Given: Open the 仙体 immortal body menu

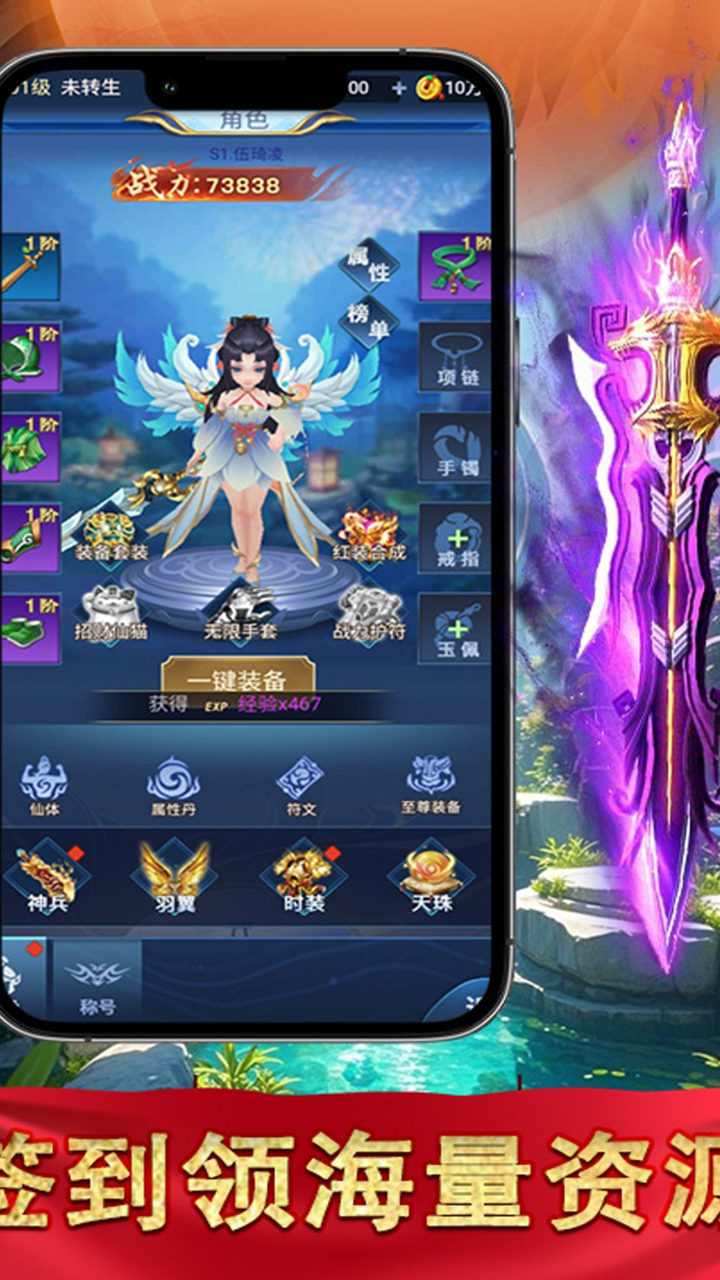Looking at the screenshot, I should pyautogui.click(x=43, y=785).
